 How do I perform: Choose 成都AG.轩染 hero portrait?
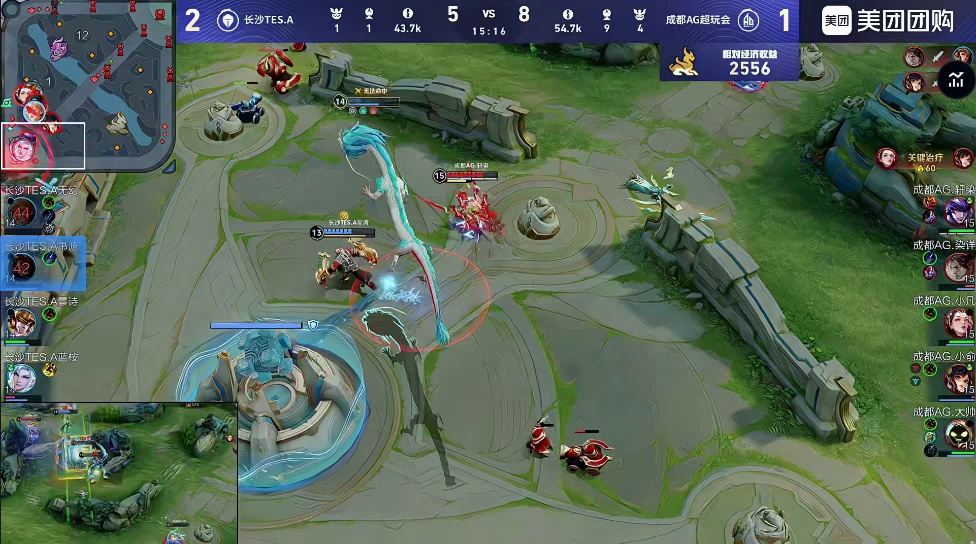[957, 212]
